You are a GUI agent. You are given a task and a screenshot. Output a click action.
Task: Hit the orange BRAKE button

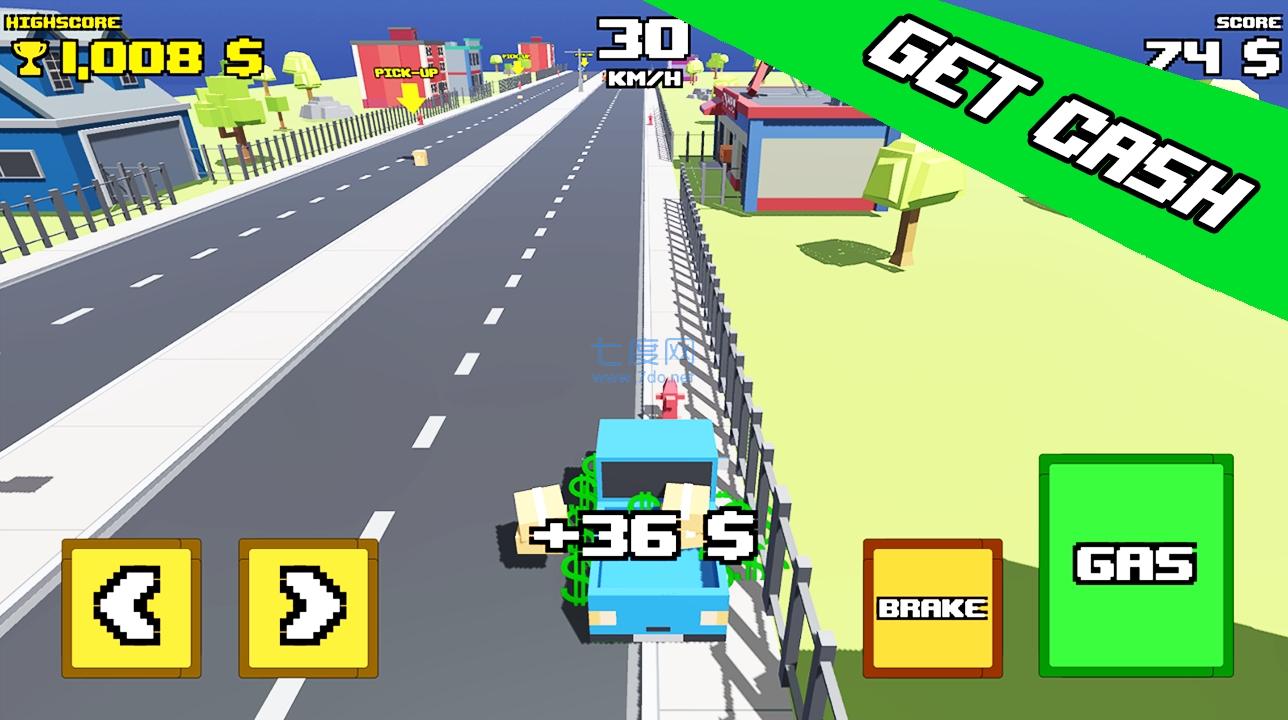pyautogui.click(x=932, y=608)
